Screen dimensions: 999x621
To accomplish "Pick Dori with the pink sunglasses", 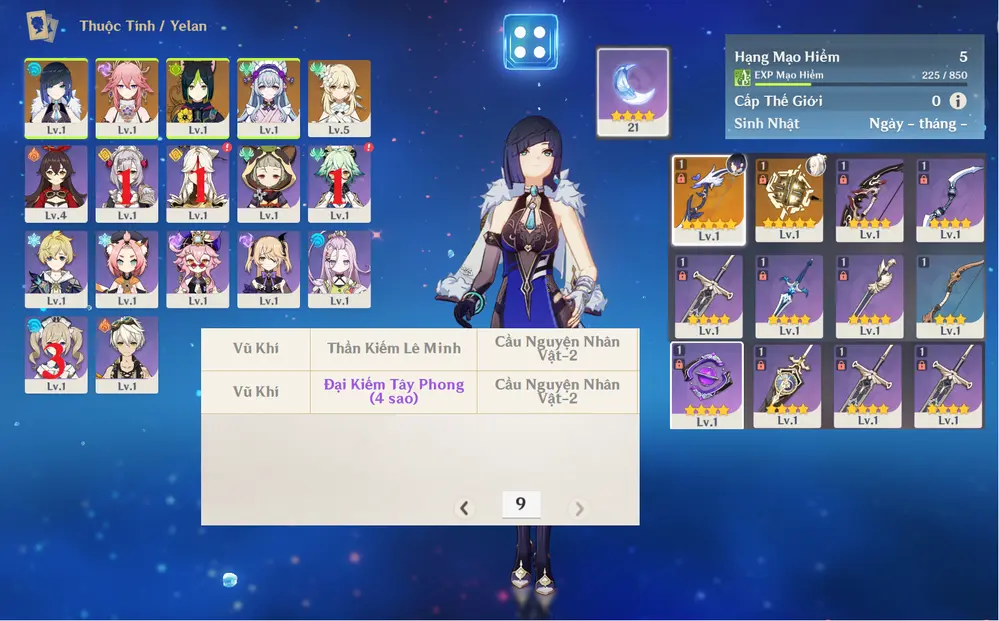I will [198, 268].
